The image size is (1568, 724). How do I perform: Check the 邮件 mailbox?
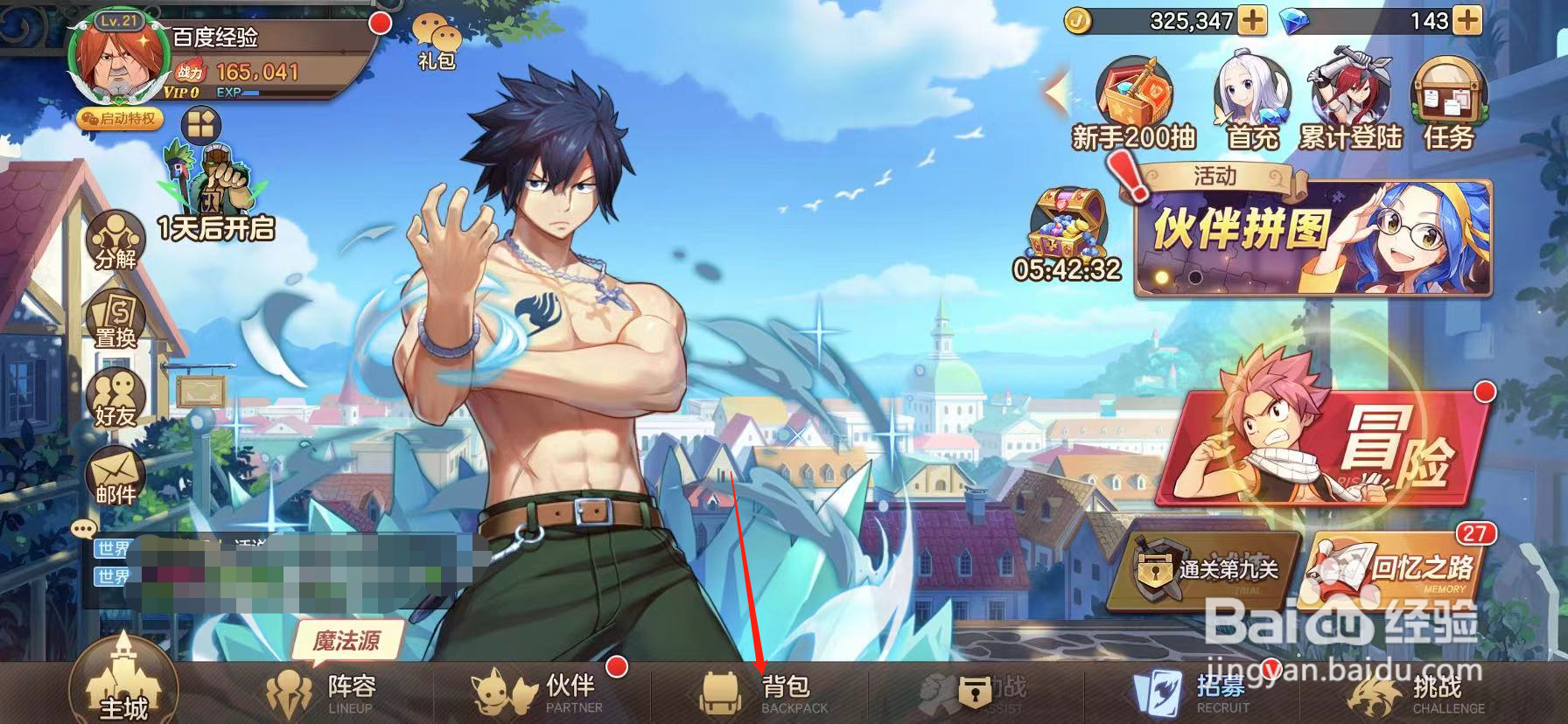(x=115, y=477)
